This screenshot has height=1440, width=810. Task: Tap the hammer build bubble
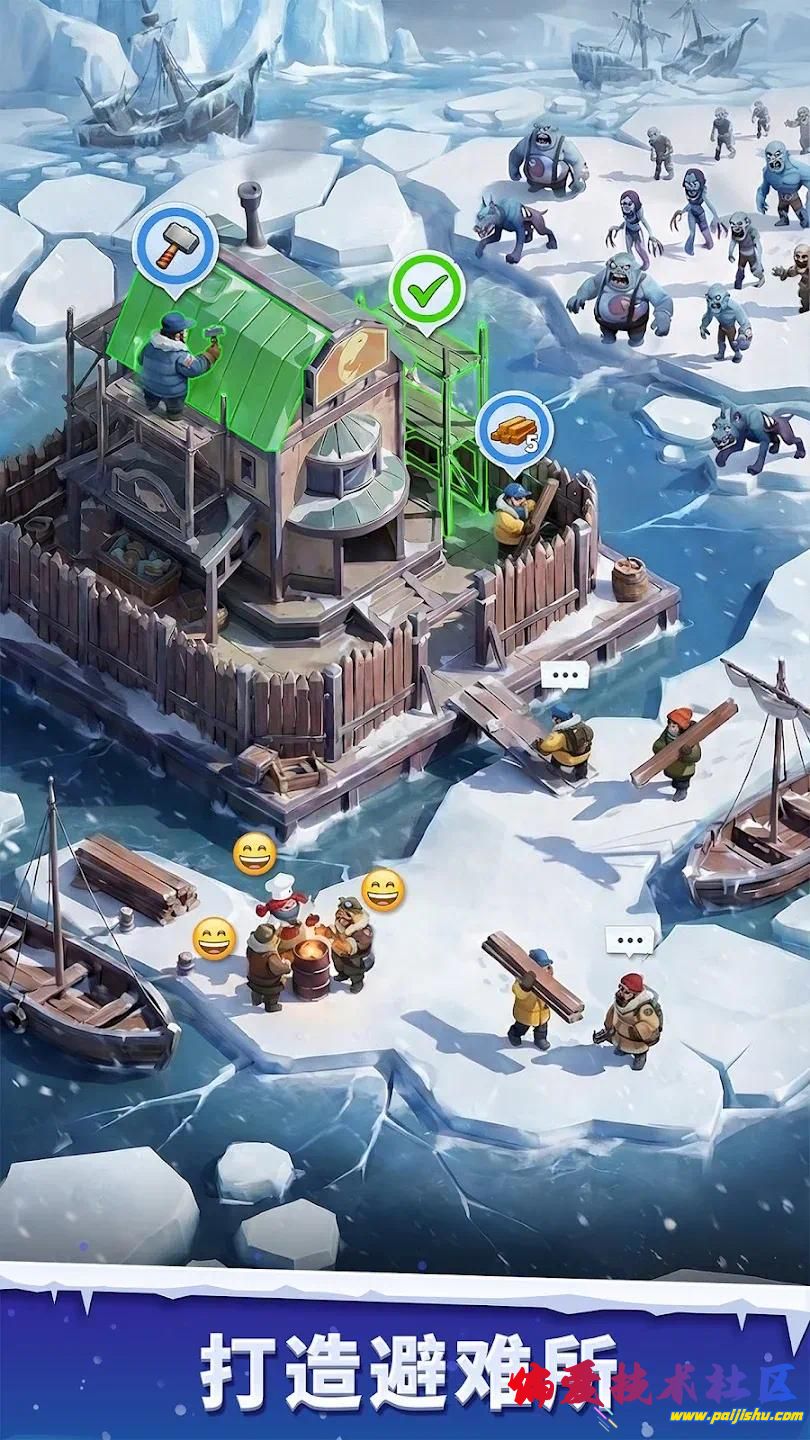click(178, 245)
